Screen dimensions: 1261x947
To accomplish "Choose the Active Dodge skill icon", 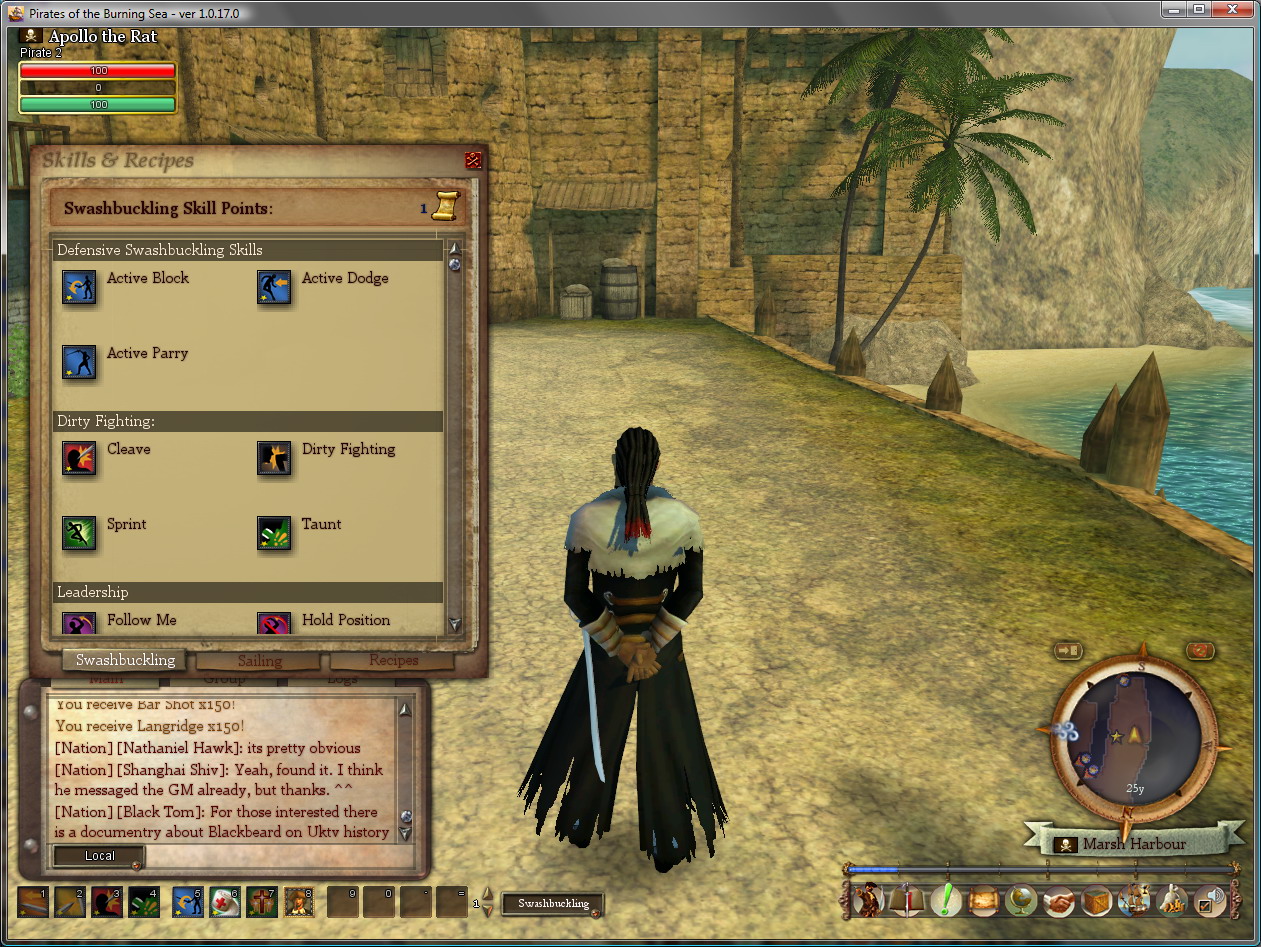I will click(x=274, y=287).
